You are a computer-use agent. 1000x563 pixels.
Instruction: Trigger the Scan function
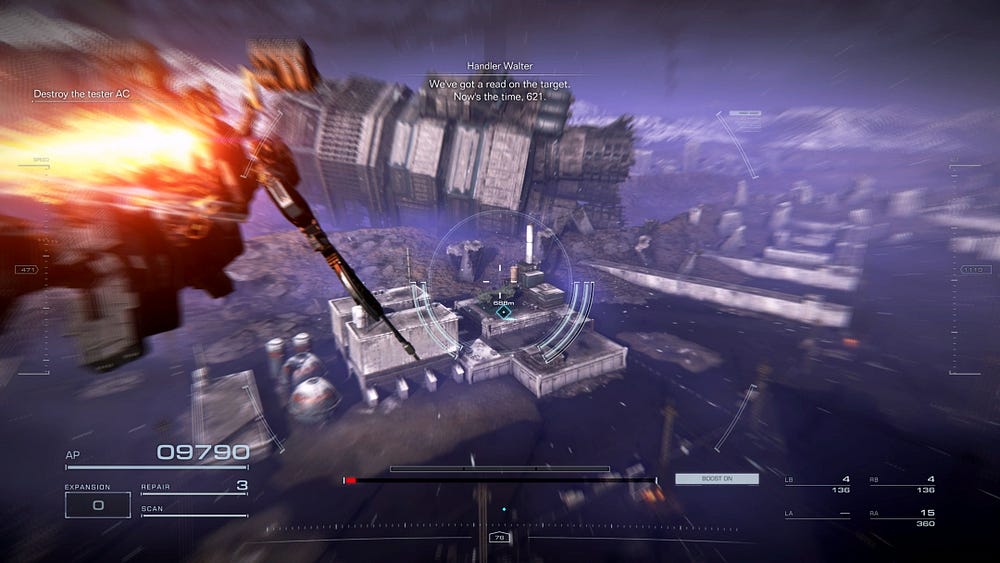click(194, 510)
